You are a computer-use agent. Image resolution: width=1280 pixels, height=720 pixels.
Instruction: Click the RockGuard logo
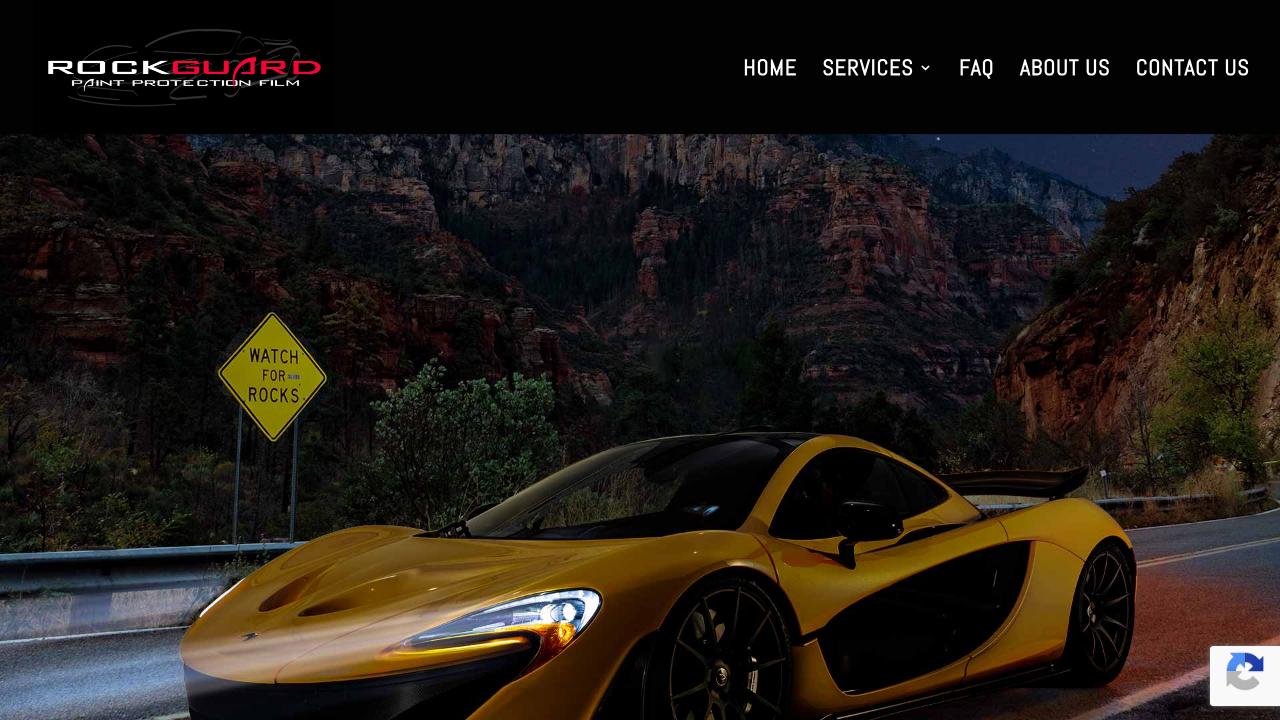184,68
